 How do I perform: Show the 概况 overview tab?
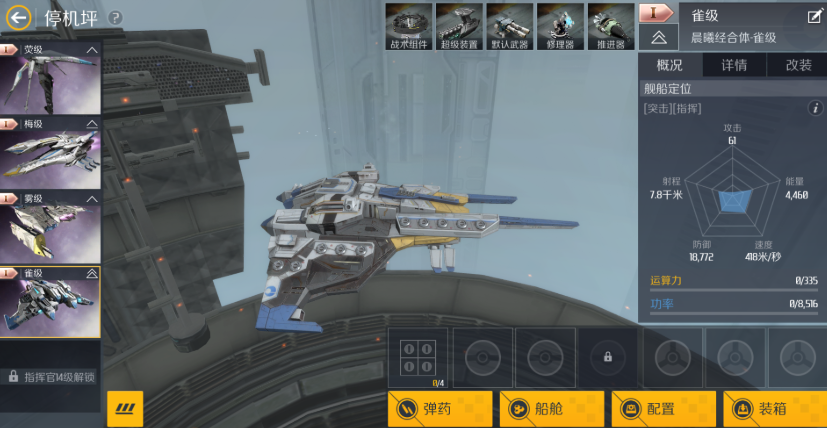click(669, 66)
